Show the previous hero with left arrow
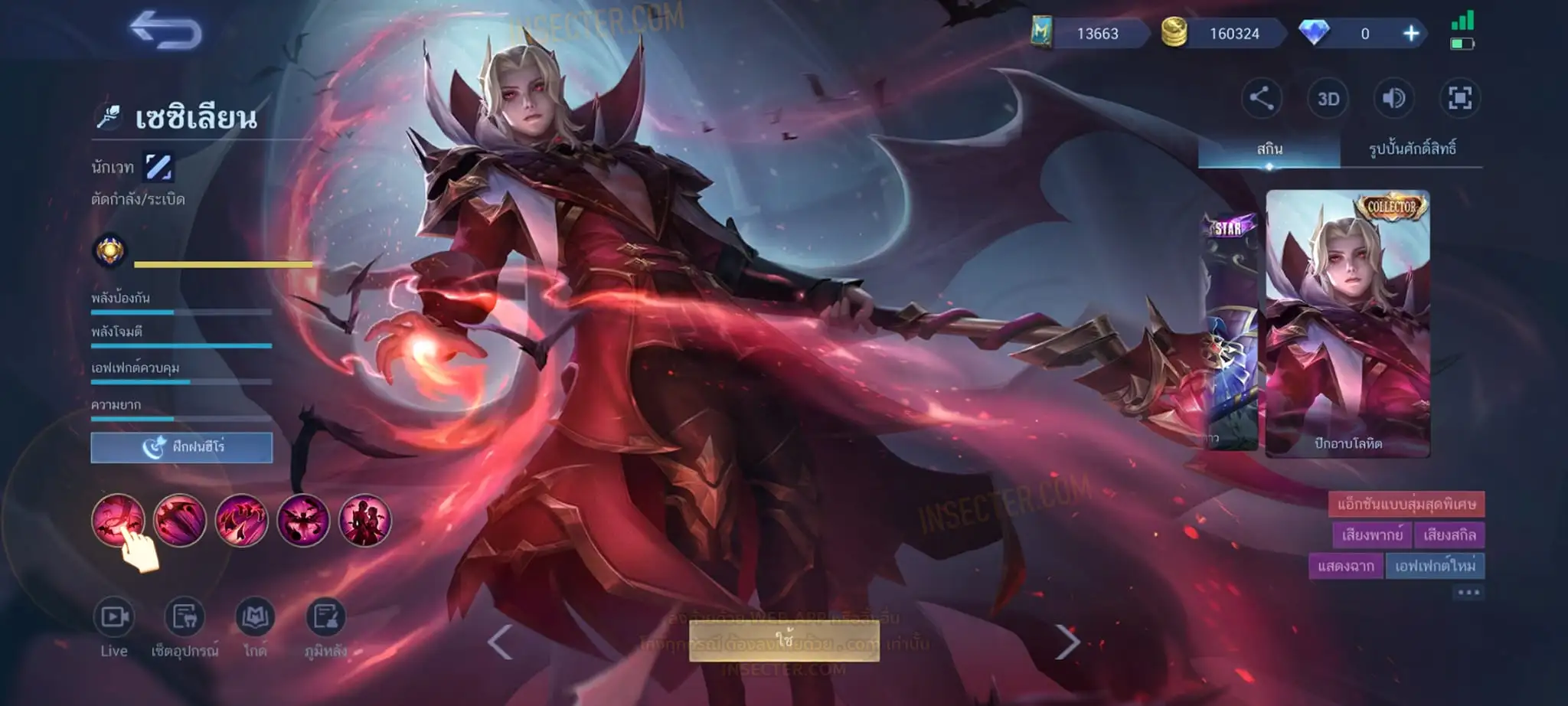This screenshot has height=706, width=1568. [x=500, y=642]
